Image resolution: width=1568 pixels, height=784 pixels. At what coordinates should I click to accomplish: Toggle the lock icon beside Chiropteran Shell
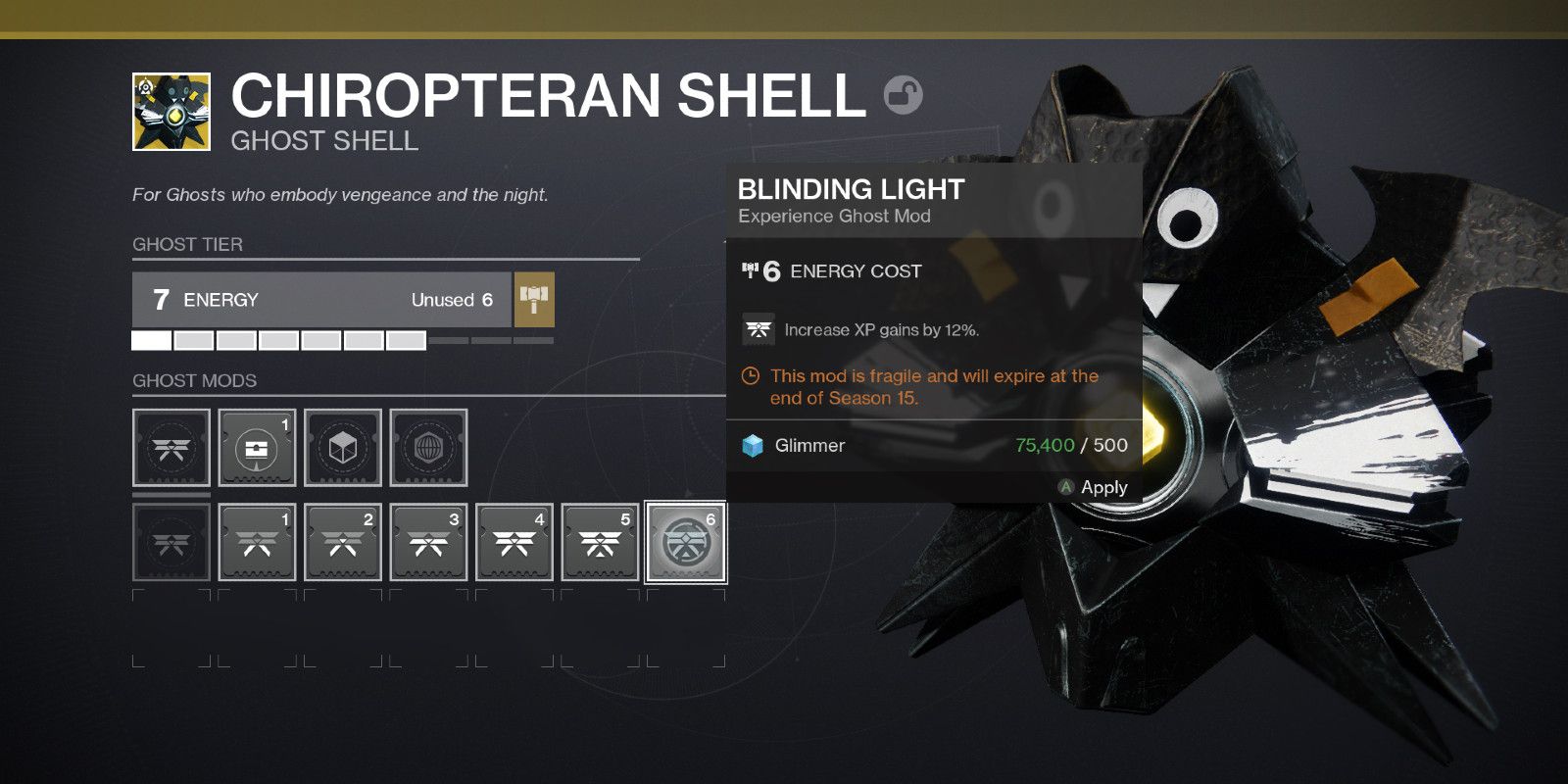click(x=903, y=95)
